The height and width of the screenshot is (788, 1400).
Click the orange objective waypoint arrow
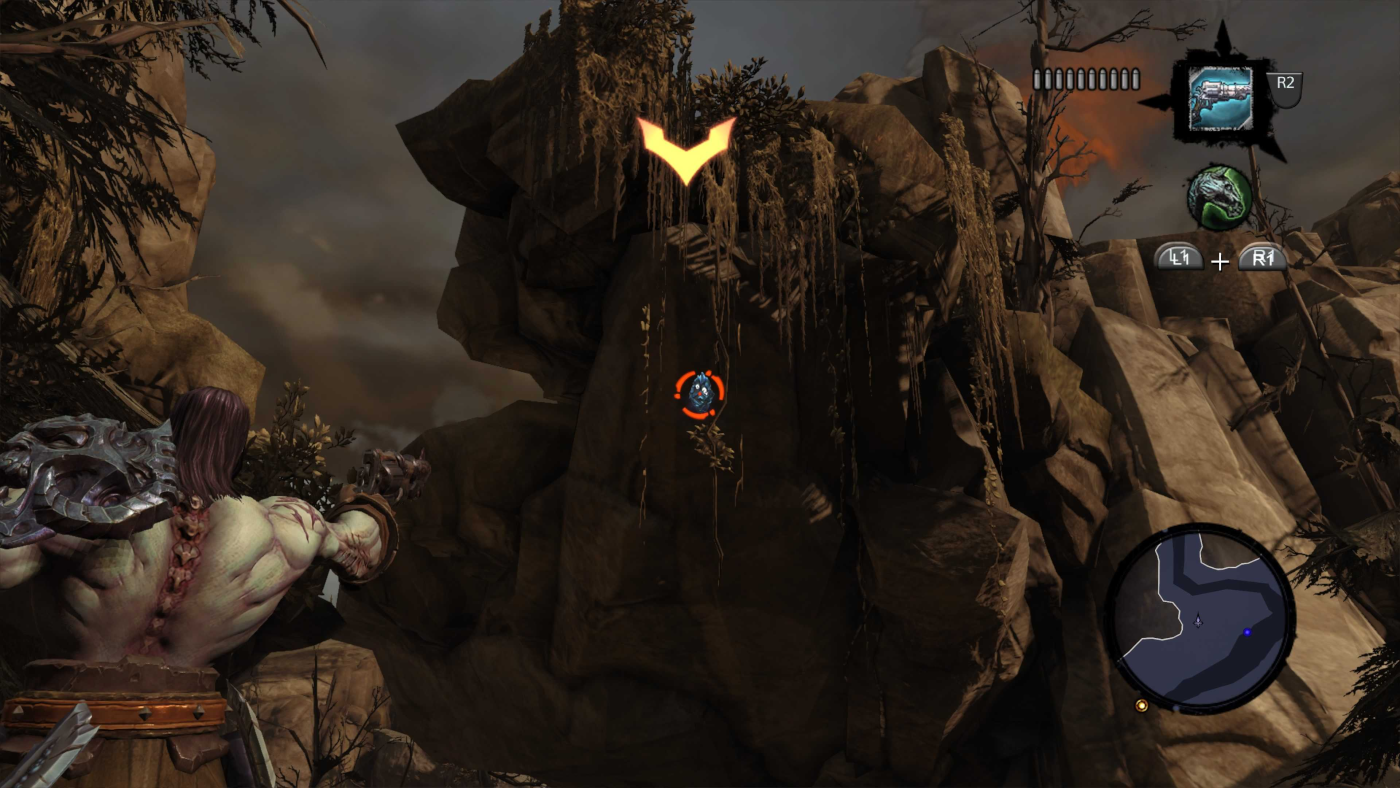686,148
